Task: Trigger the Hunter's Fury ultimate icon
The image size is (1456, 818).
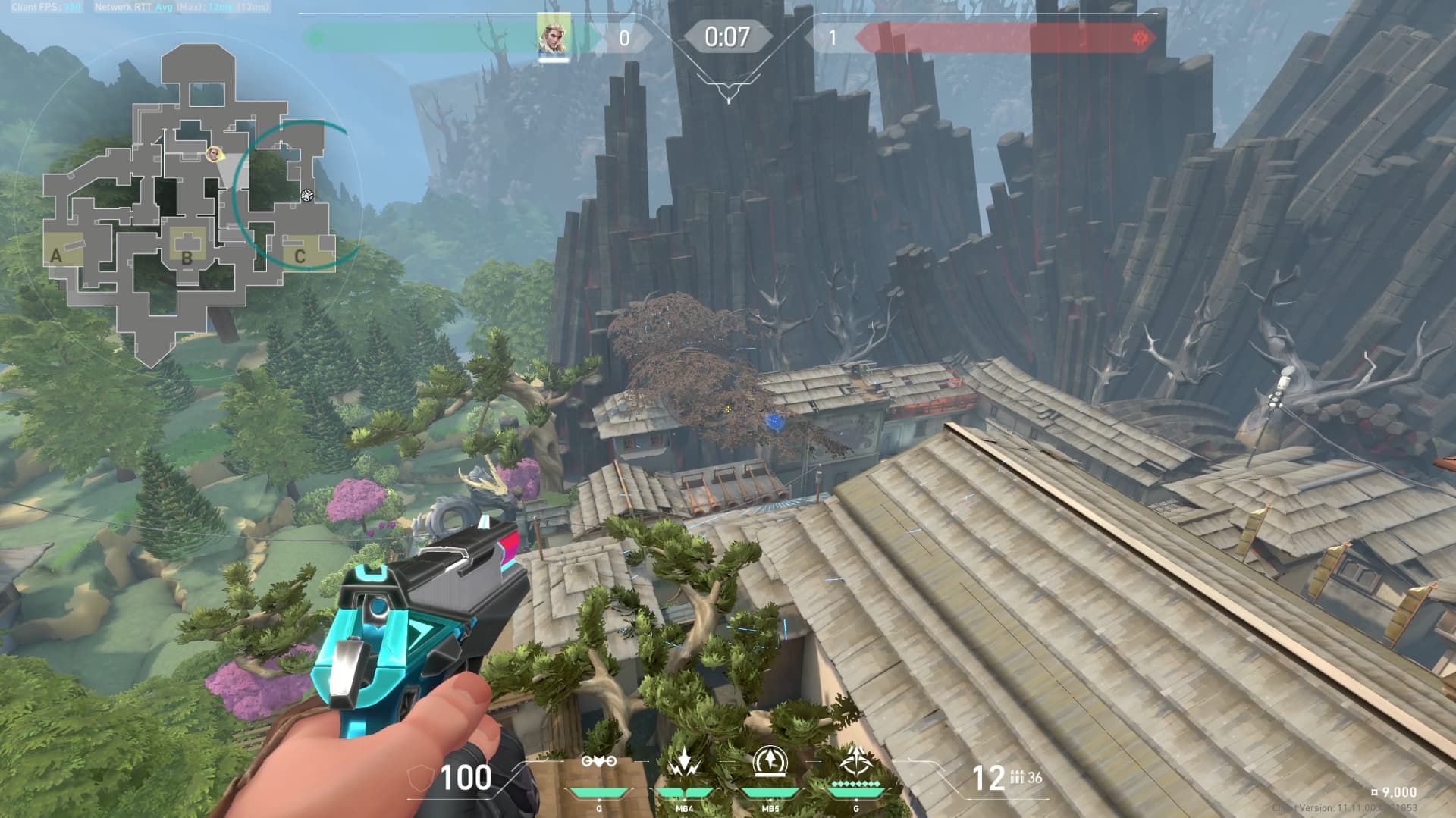Action: (856, 761)
